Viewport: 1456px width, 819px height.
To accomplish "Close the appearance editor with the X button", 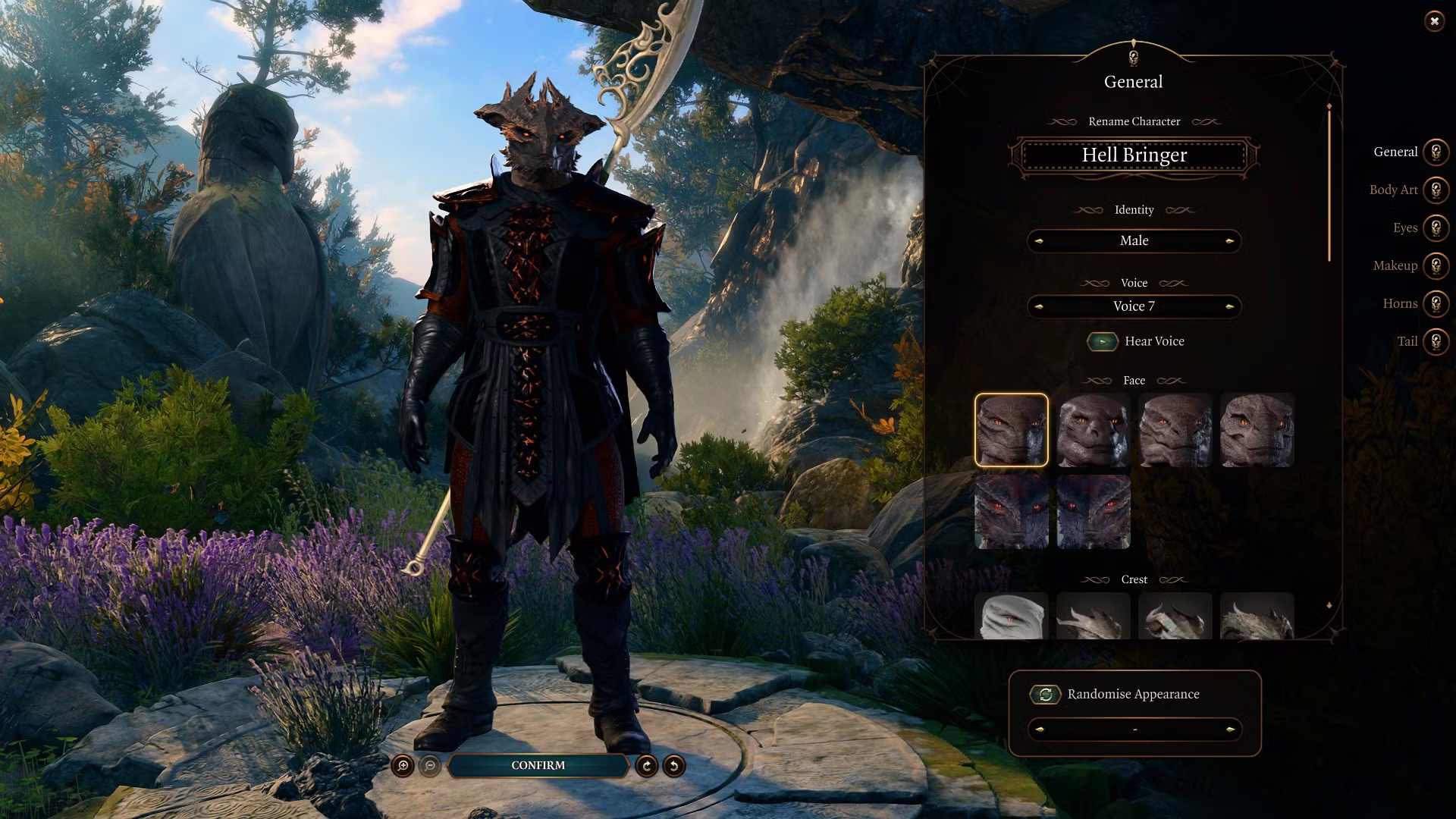I will click(1434, 21).
